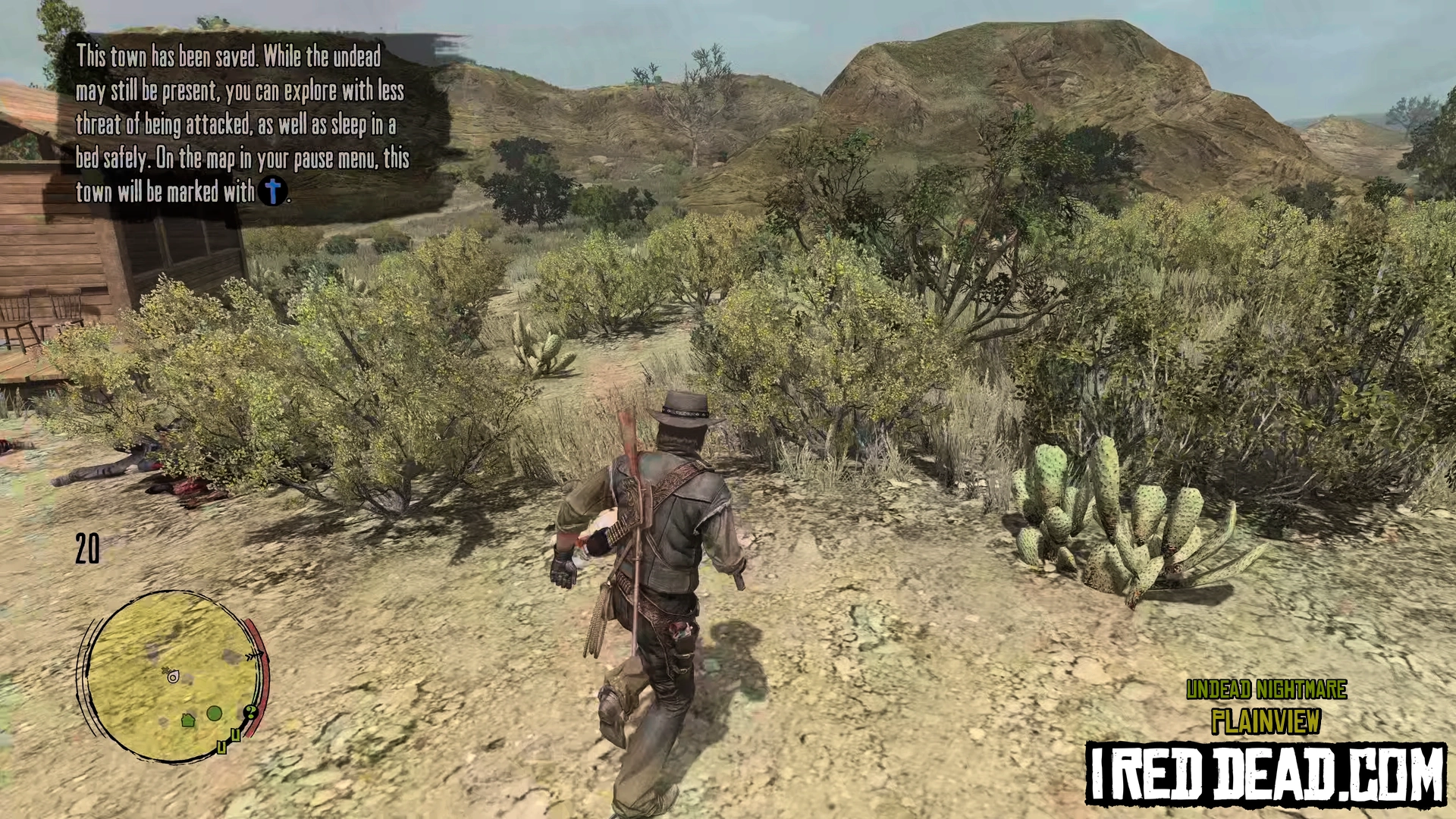Image resolution: width=1456 pixels, height=819 pixels.
Task: Click the green question mark marker
Action: coord(249,712)
